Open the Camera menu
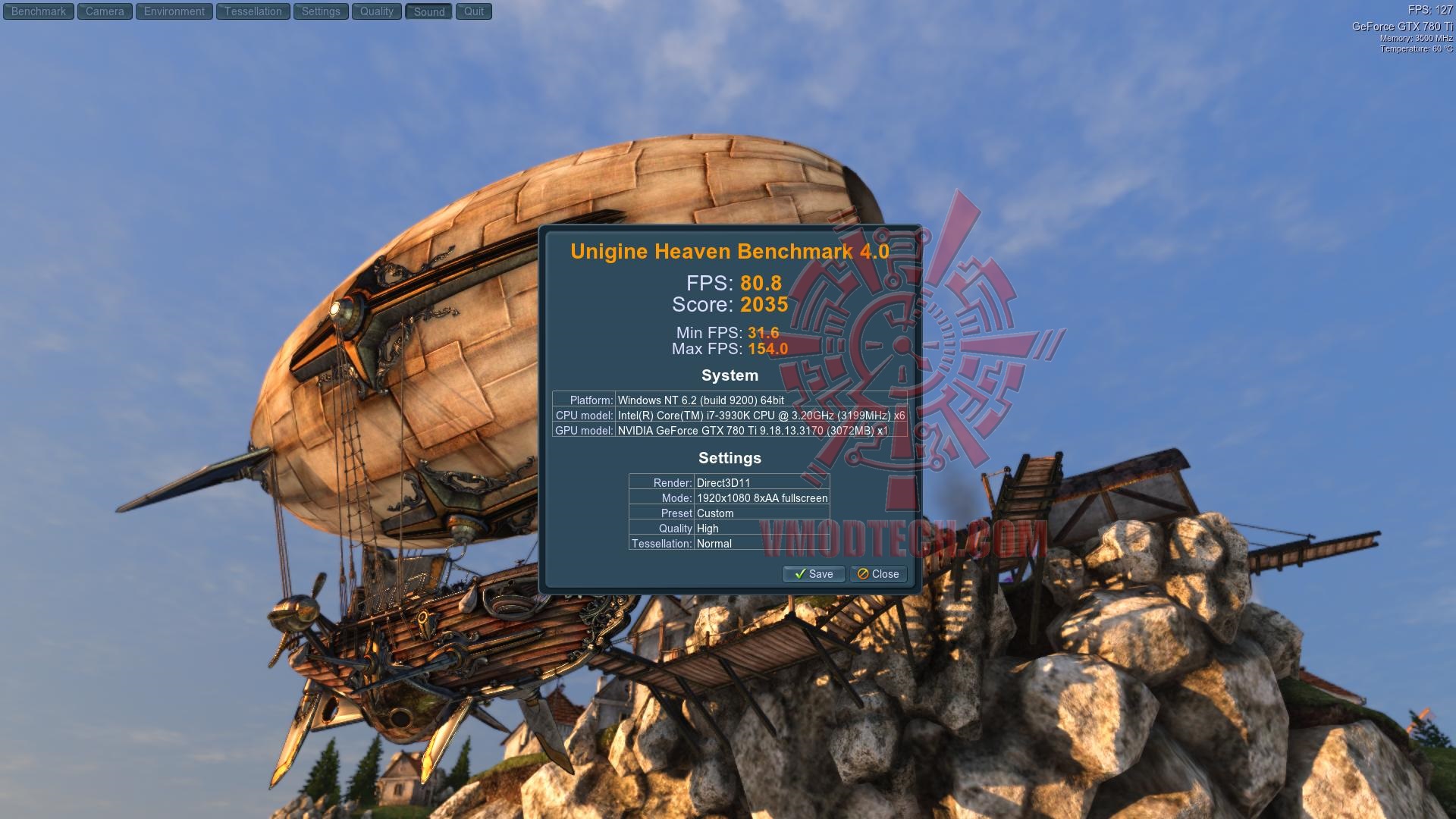Viewport: 1456px width, 819px height. click(x=105, y=11)
